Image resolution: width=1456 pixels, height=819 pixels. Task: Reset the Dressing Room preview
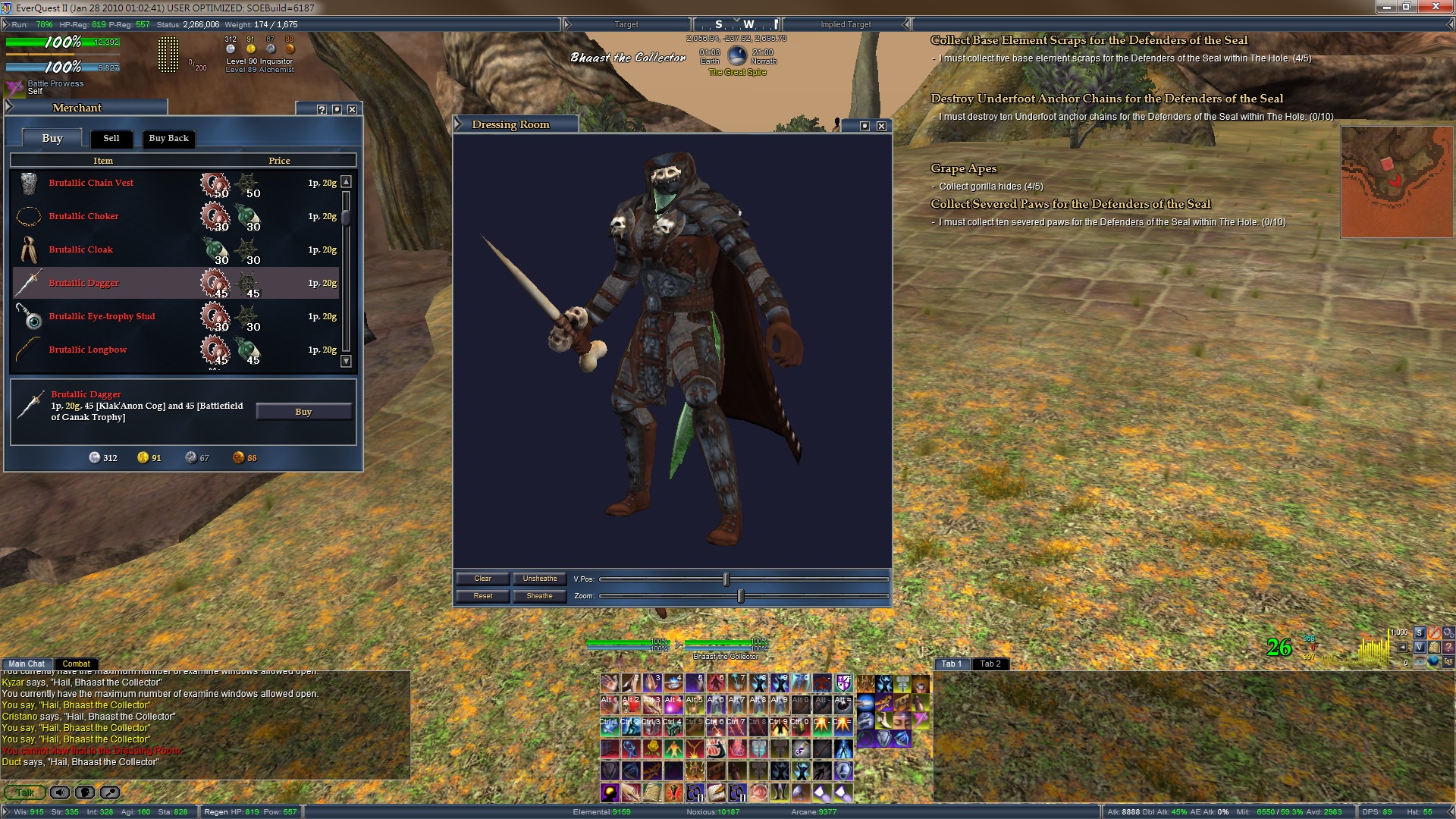point(482,596)
